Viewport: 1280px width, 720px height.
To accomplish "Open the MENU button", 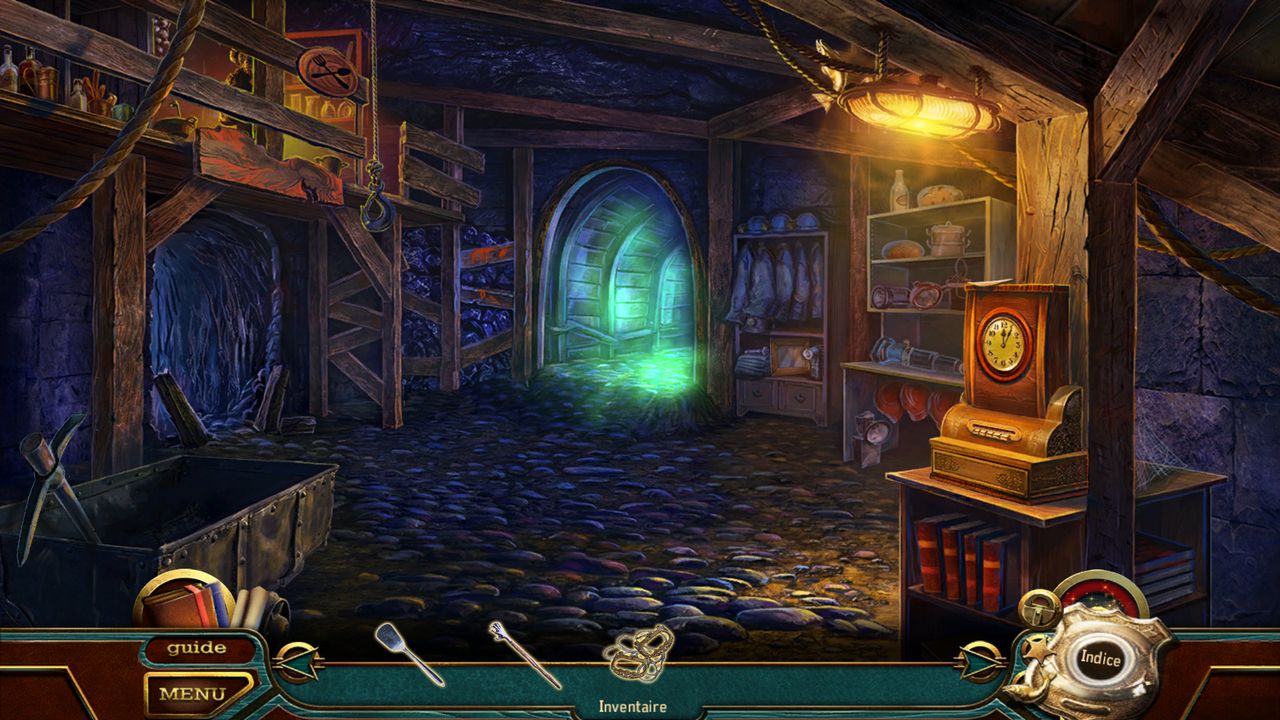I will [193, 691].
